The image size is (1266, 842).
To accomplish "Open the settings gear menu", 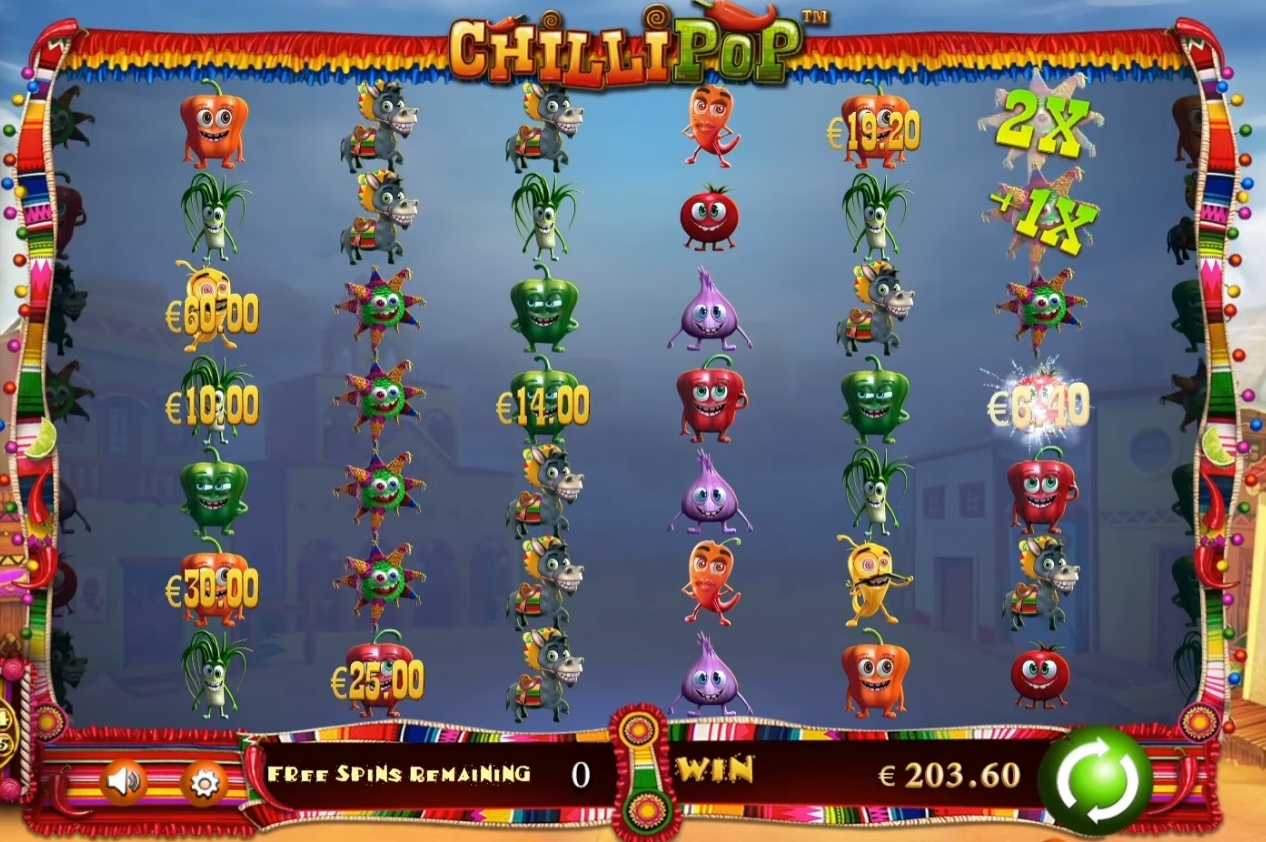I will click(x=204, y=783).
